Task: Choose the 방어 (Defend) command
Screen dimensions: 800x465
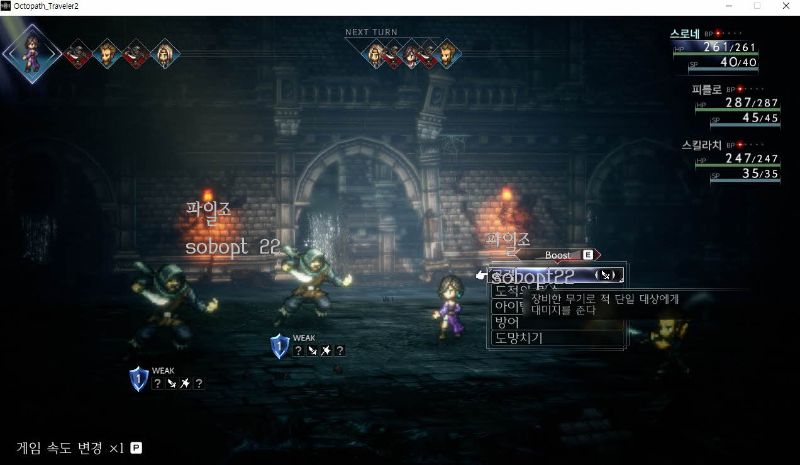Action: pyautogui.click(x=506, y=322)
